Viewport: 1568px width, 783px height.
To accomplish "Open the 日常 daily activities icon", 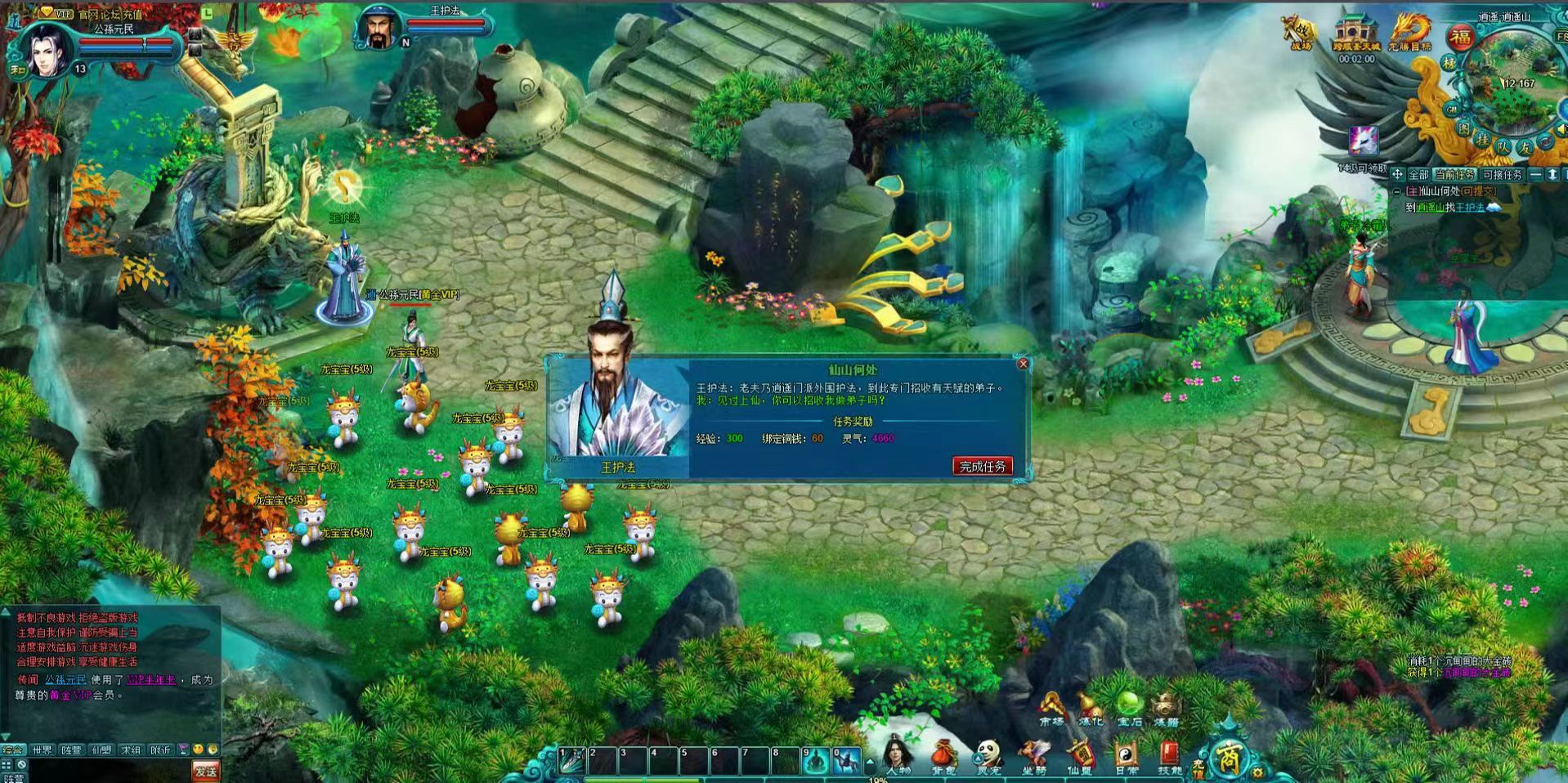I will click(x=1126, y=756).
